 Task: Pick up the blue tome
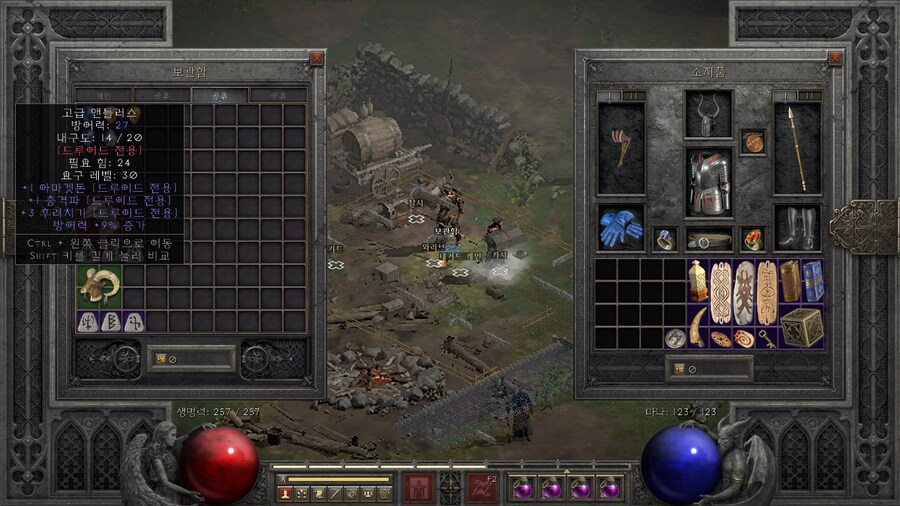[x=813, y=281]
